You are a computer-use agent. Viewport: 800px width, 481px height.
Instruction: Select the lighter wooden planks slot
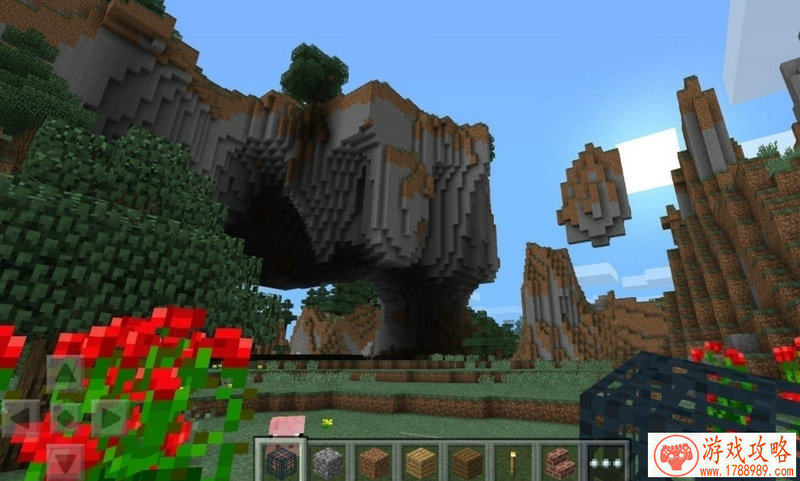(x=420, y=462)
